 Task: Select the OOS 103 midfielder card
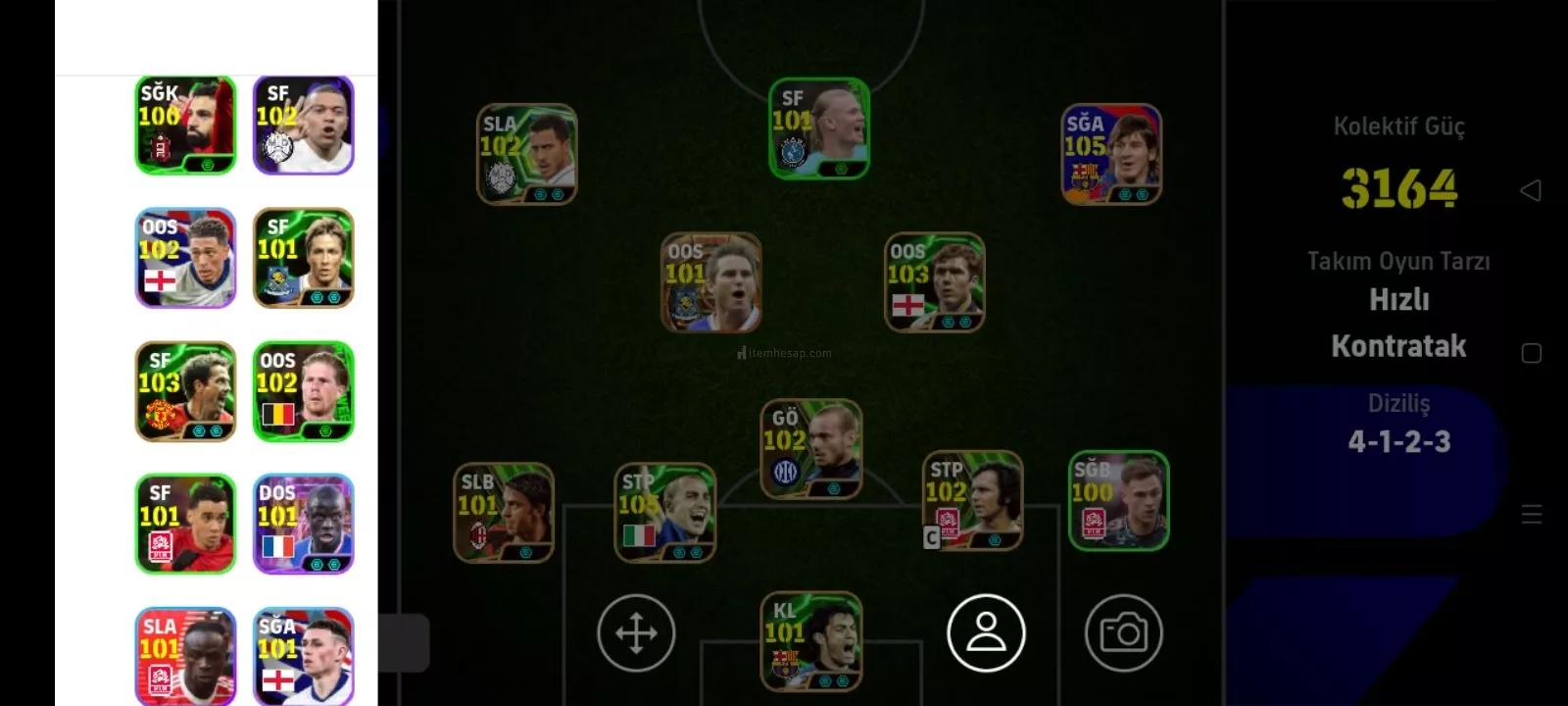(934, 282)
